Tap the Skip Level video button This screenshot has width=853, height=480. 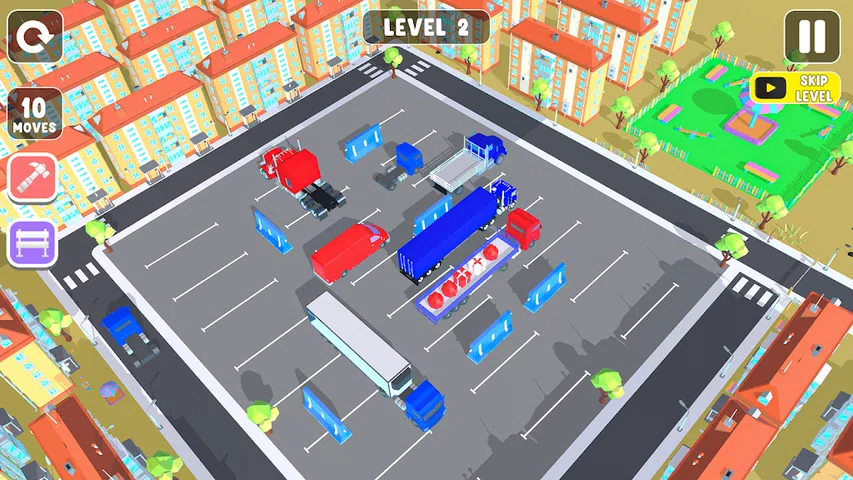[796, 88]
